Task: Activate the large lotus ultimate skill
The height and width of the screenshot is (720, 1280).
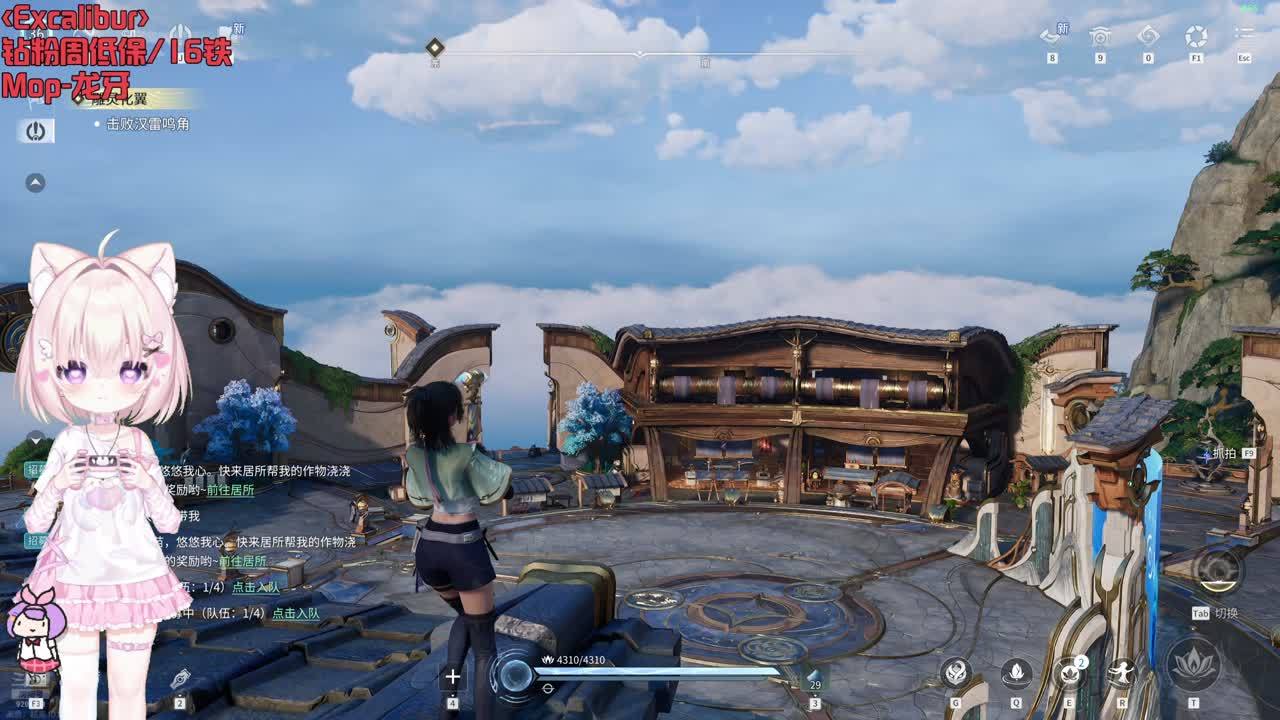Action: pyautogui.click(x=1193, y=663)
